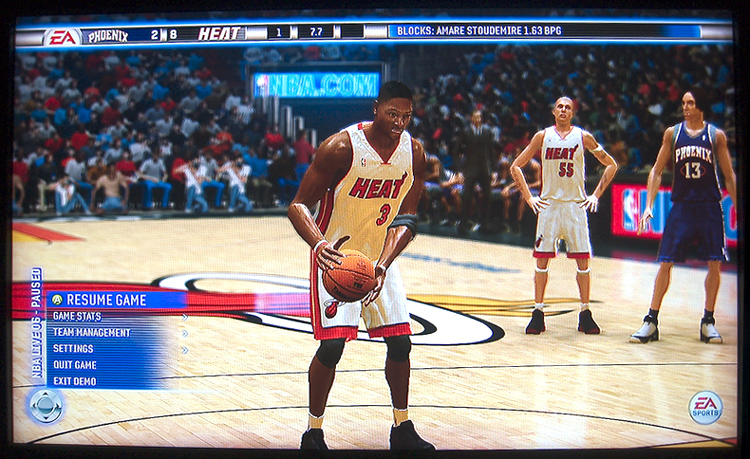750x459 pixels.
Task: Open the Settings menu option
Action: click(73, 349)
